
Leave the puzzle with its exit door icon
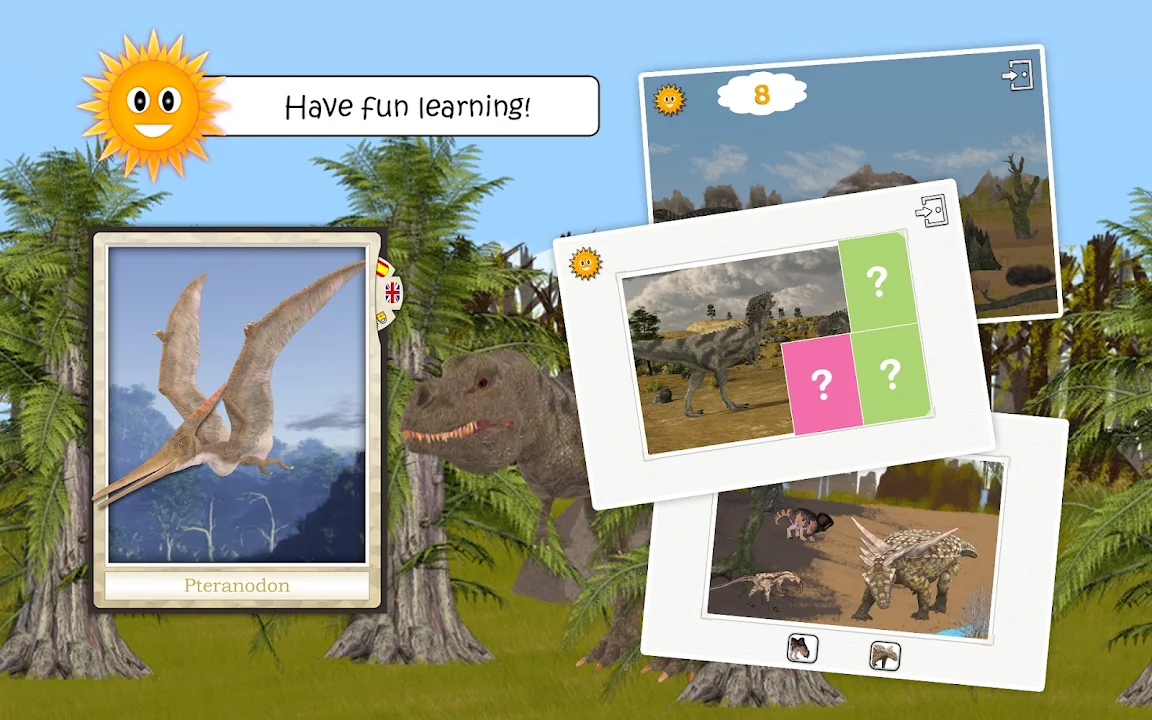(x=931, y=211)
